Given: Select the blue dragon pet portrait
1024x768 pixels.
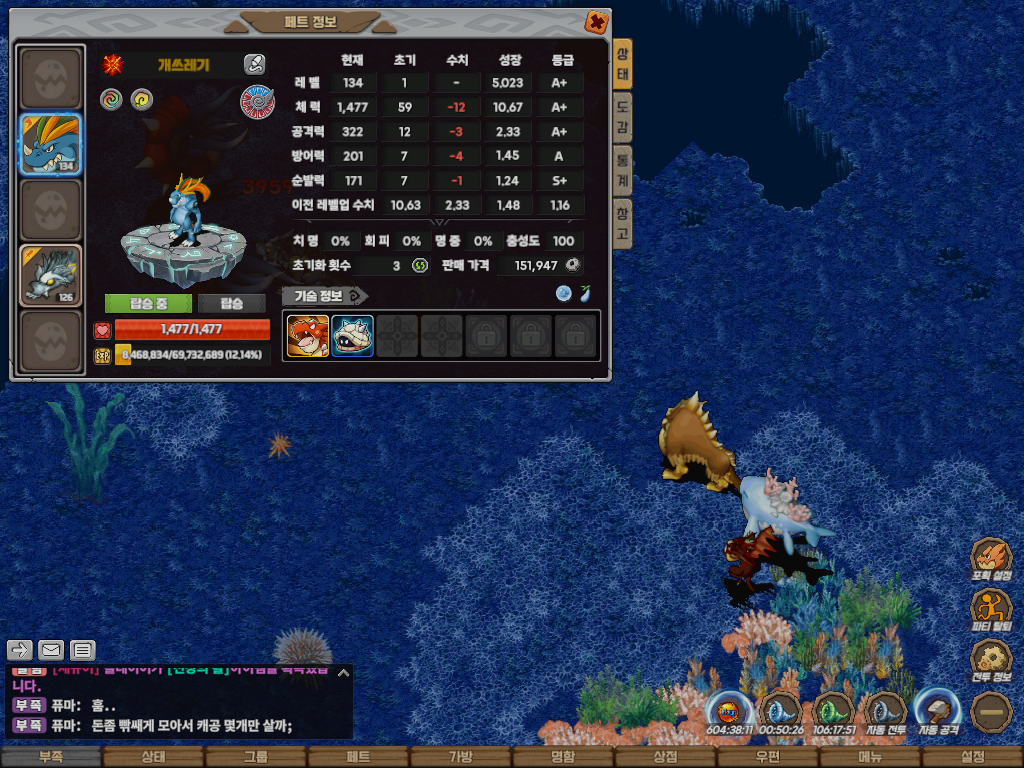Looking at the screenshot, I should pos(51,144).
